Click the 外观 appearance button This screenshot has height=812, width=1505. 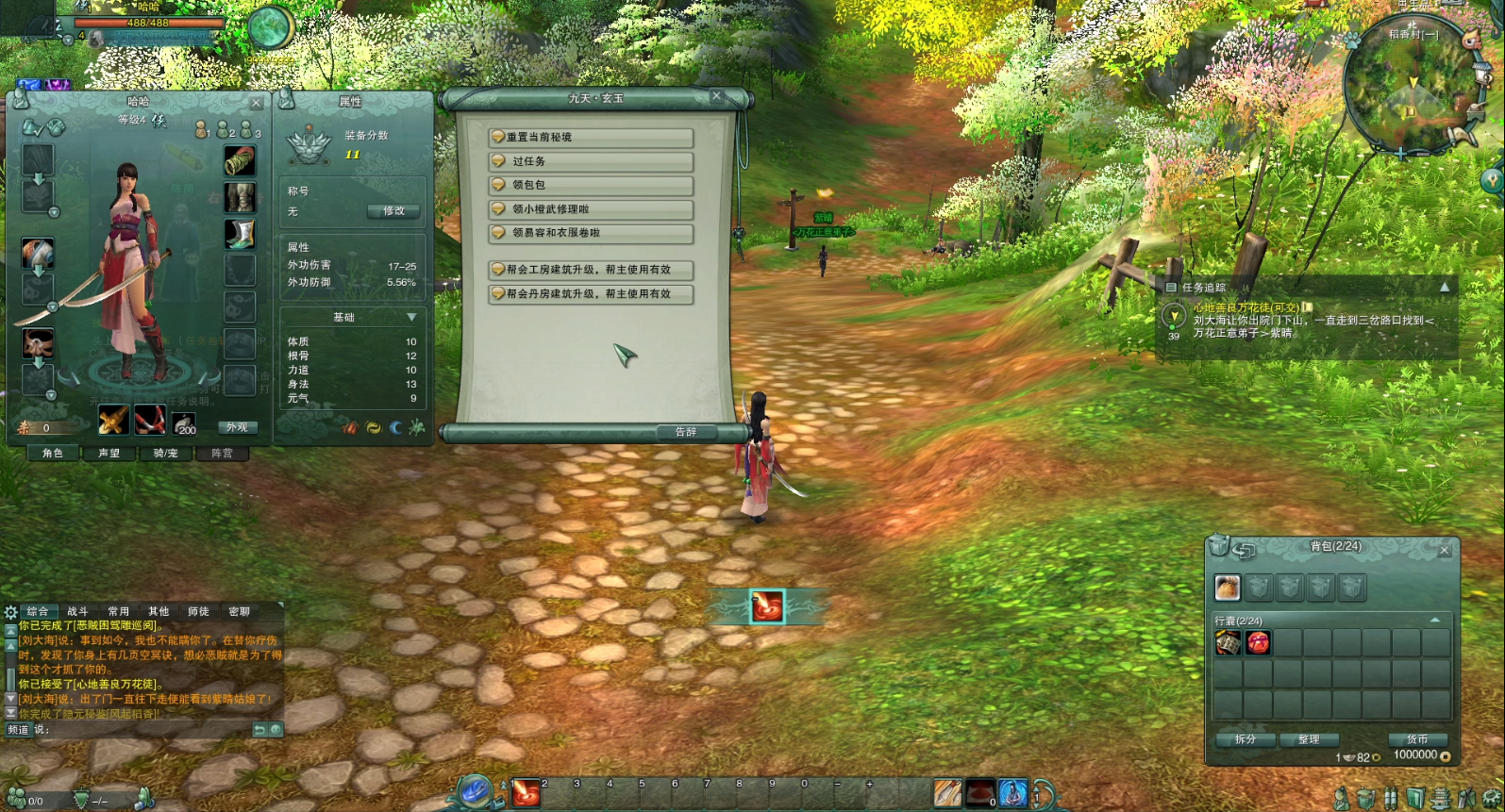(237, 428)
